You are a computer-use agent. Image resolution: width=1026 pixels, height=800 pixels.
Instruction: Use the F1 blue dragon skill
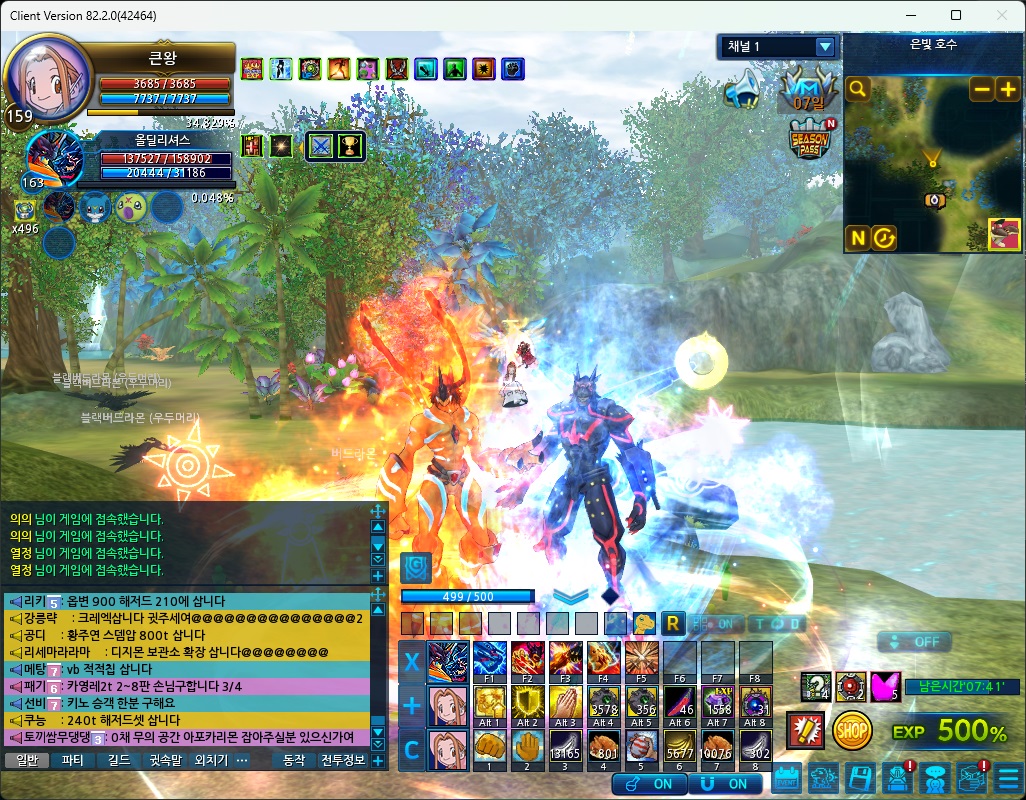click(x=490, y=661)
